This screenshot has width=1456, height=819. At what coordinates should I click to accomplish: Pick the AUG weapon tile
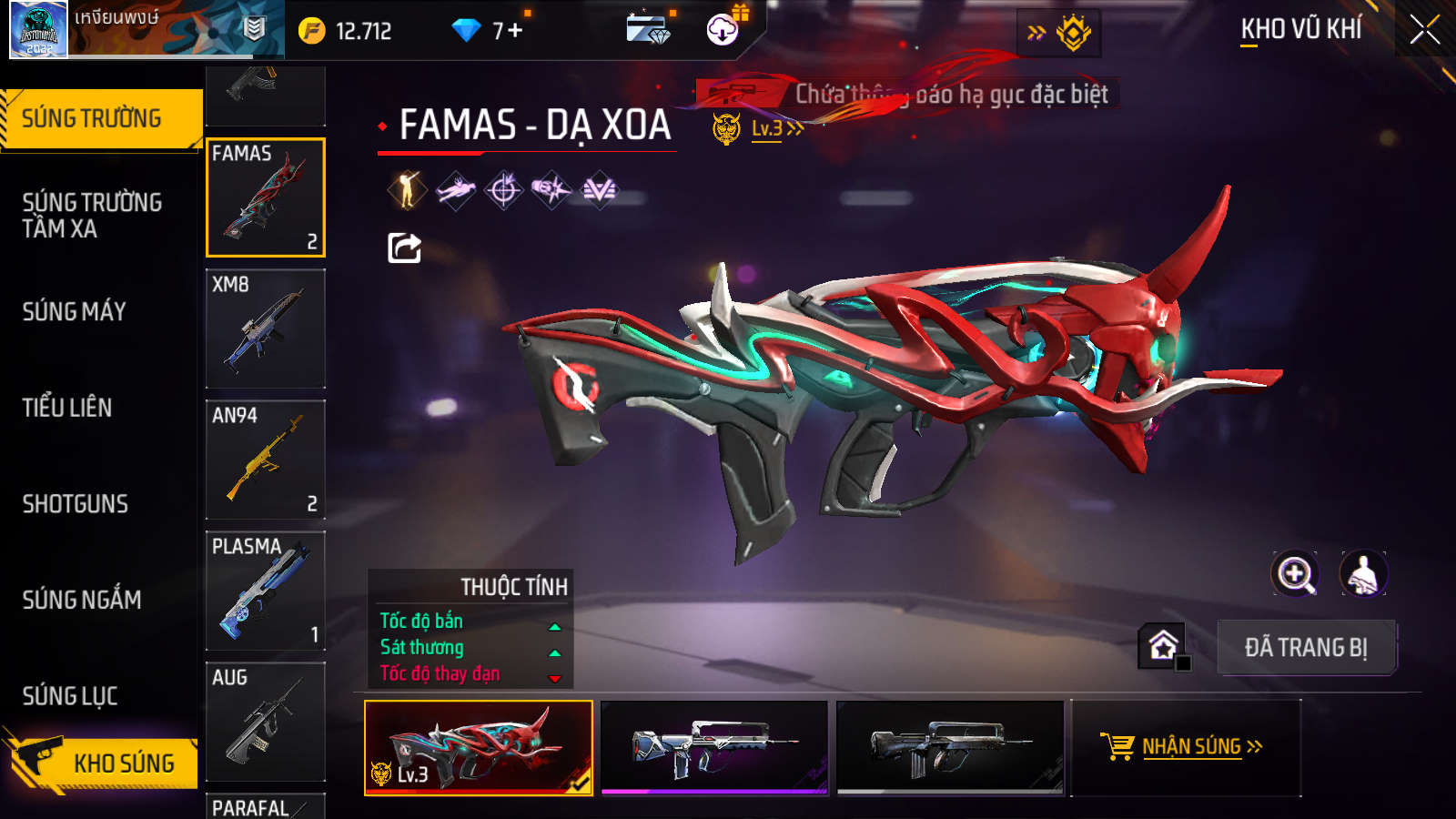(266, 722)
